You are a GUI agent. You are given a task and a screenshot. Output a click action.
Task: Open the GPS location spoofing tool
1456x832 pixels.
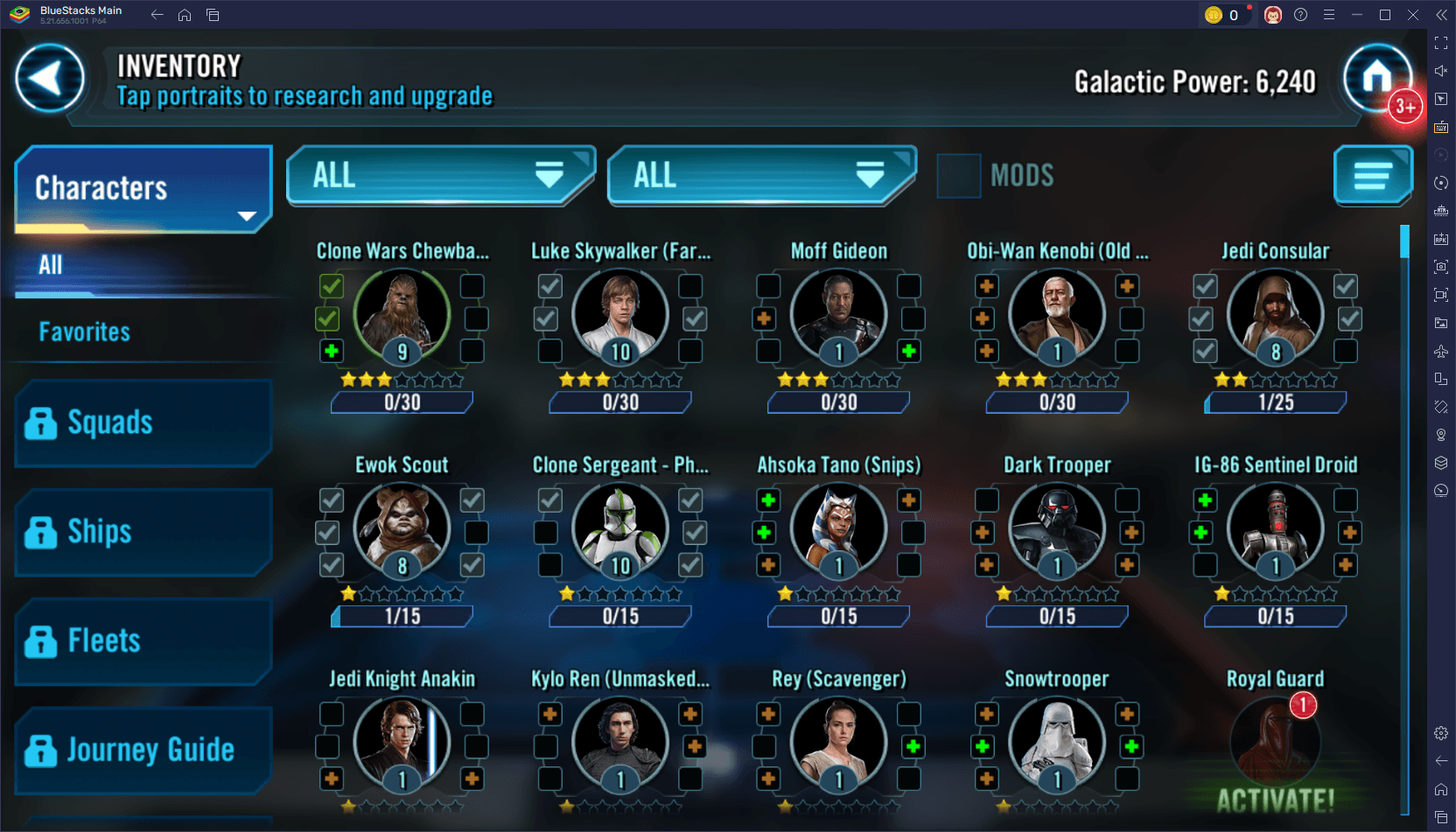[x=1441, y=435]
